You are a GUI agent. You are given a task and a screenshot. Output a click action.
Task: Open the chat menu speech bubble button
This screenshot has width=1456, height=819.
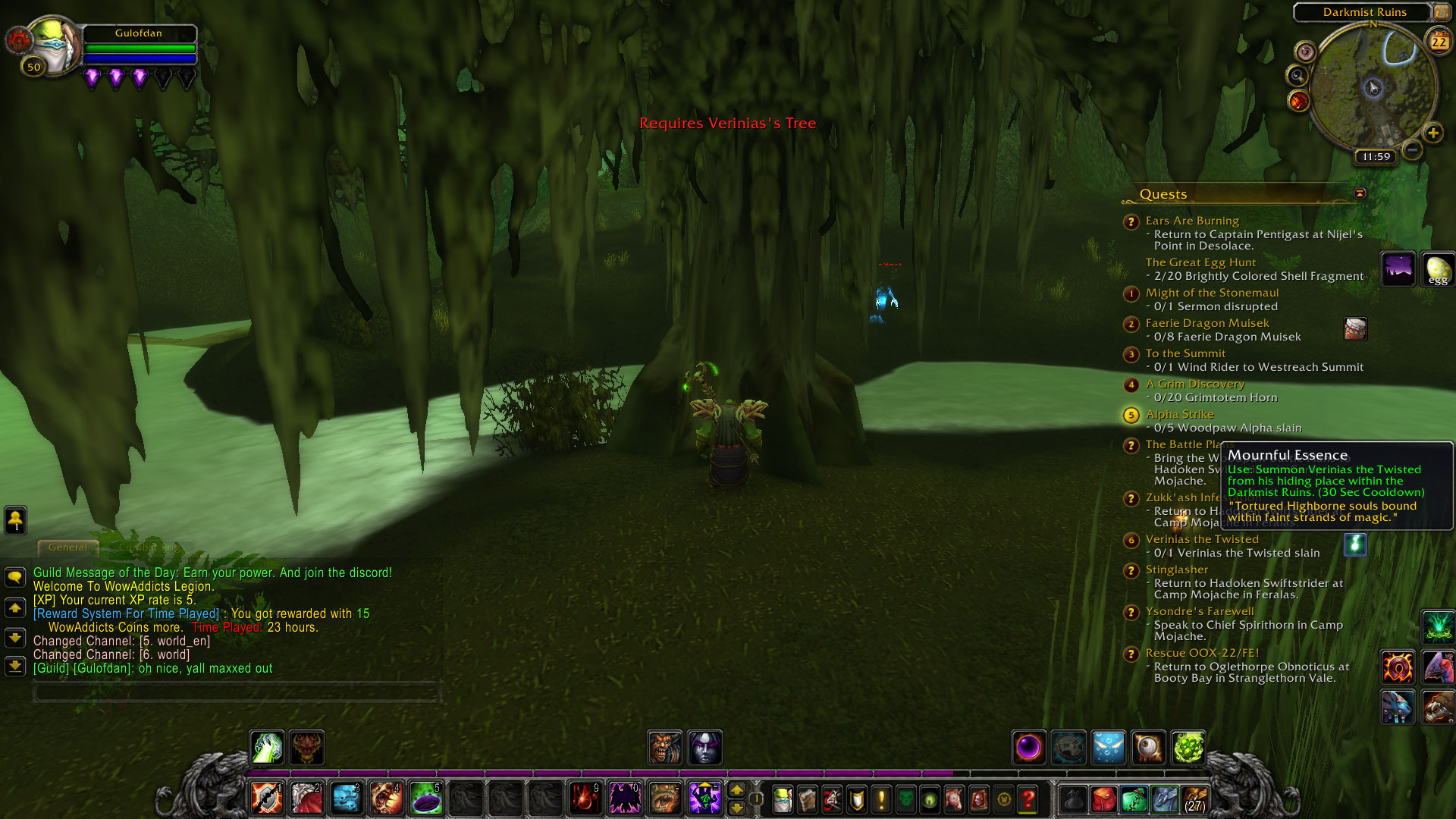click(15, 578)
